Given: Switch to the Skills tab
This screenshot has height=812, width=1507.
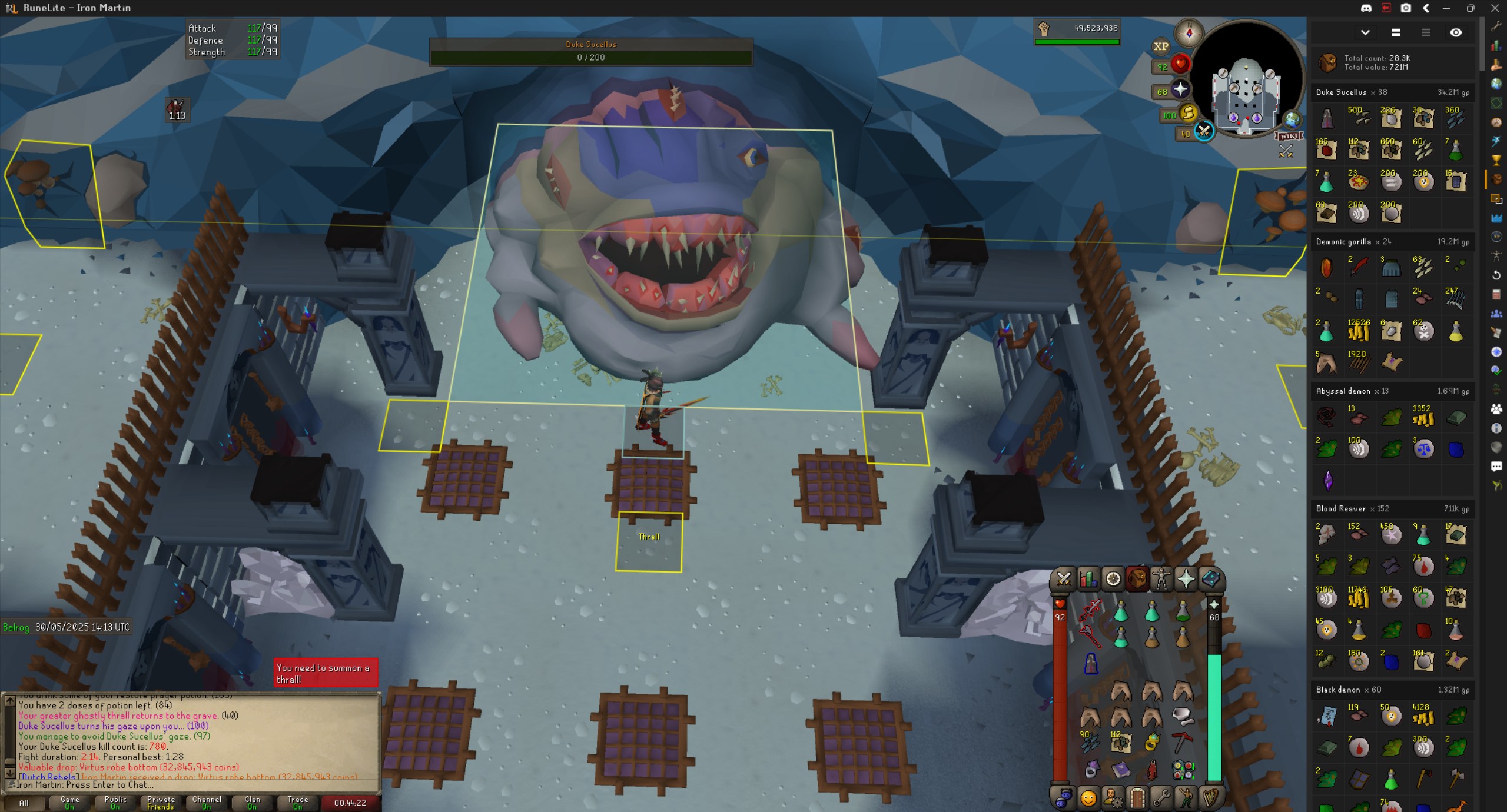Looking at the screenshot, I should [1088, 579].
